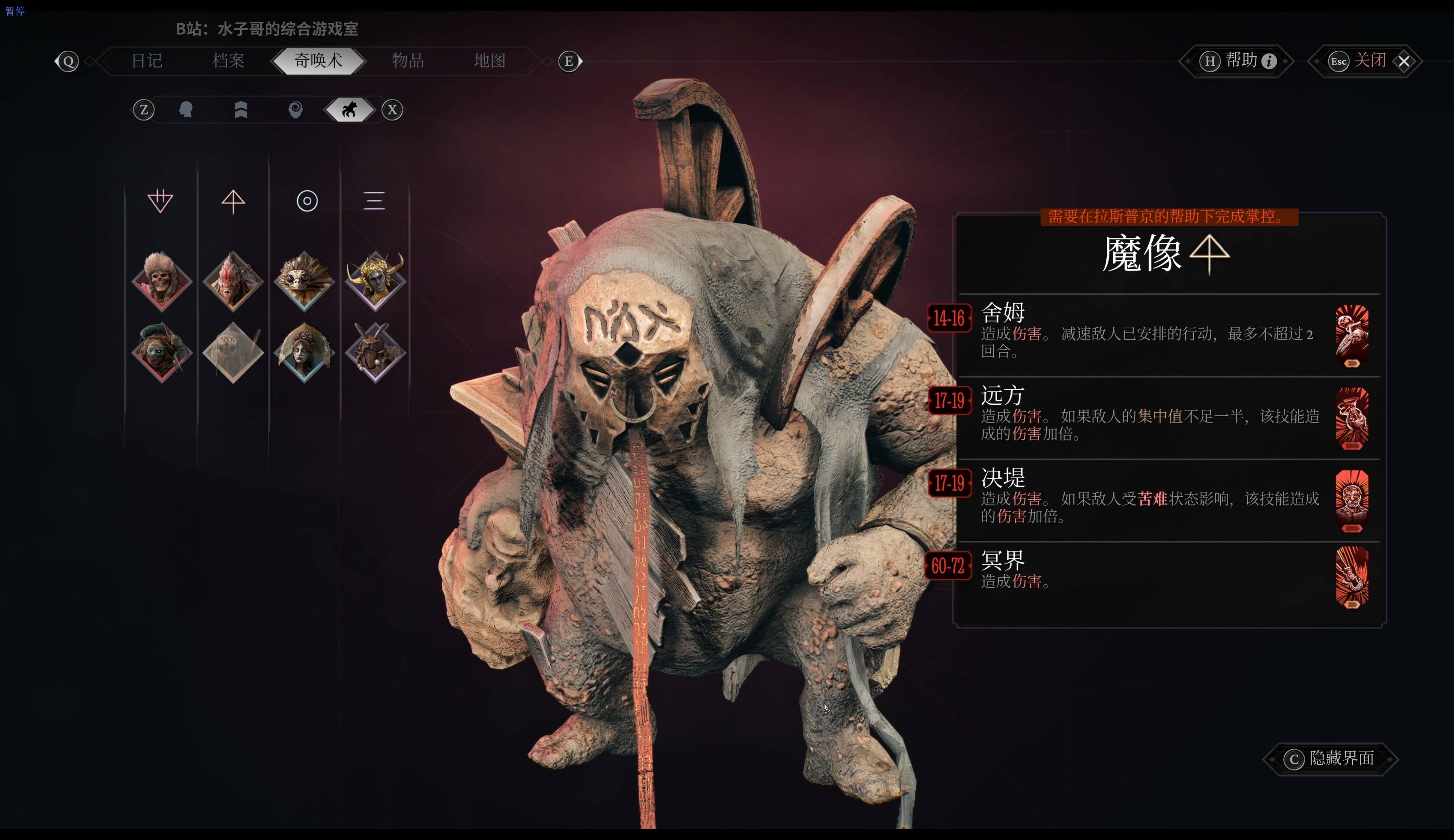Choose the skull with fur hat salutor
The image size is (1454, 840).
[x=162, y=281]
